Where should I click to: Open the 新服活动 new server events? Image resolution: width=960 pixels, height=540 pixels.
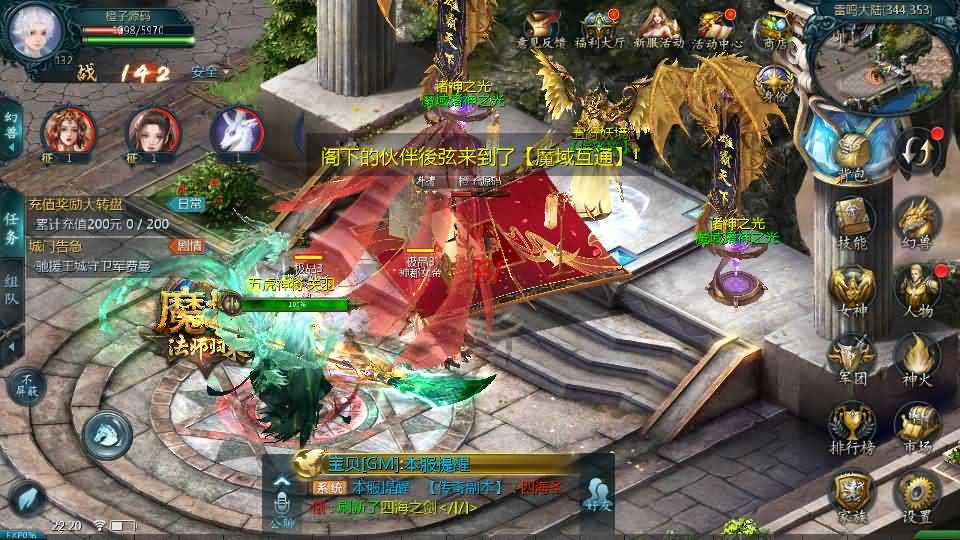pos(659,28)
